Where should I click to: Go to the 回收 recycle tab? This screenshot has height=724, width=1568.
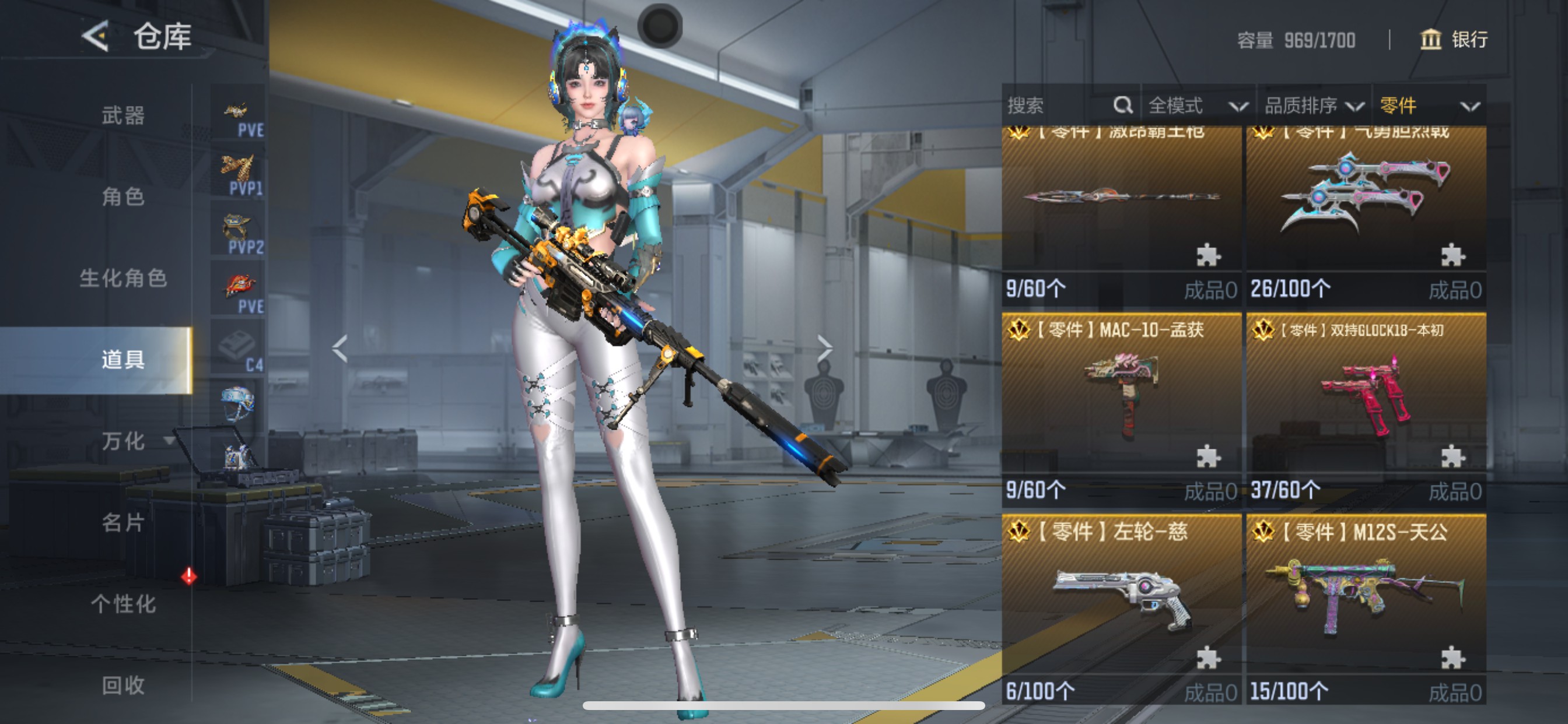(x=123, y=686)
